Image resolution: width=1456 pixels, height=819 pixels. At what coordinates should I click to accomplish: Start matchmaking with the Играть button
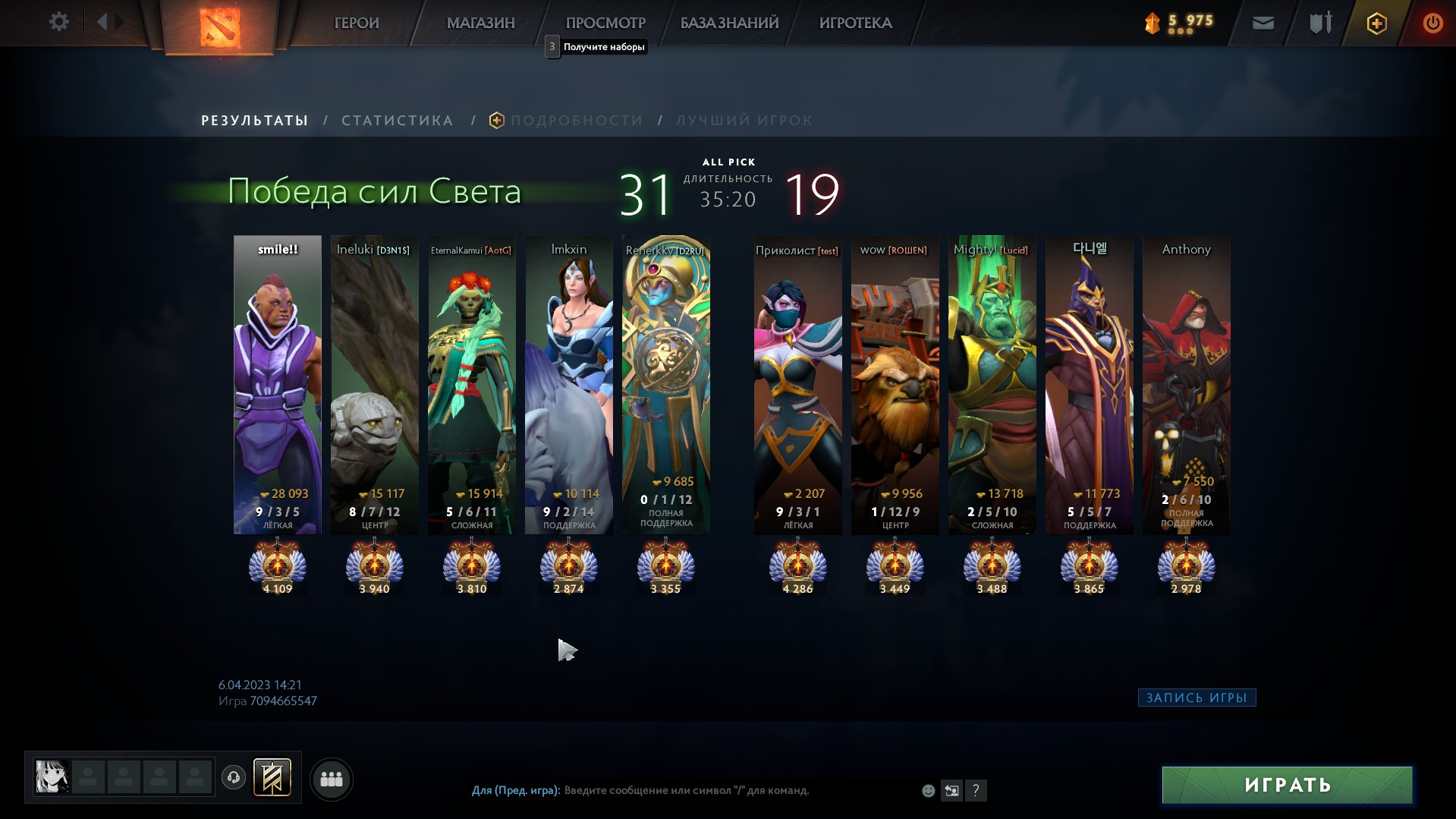[1287, 785]
